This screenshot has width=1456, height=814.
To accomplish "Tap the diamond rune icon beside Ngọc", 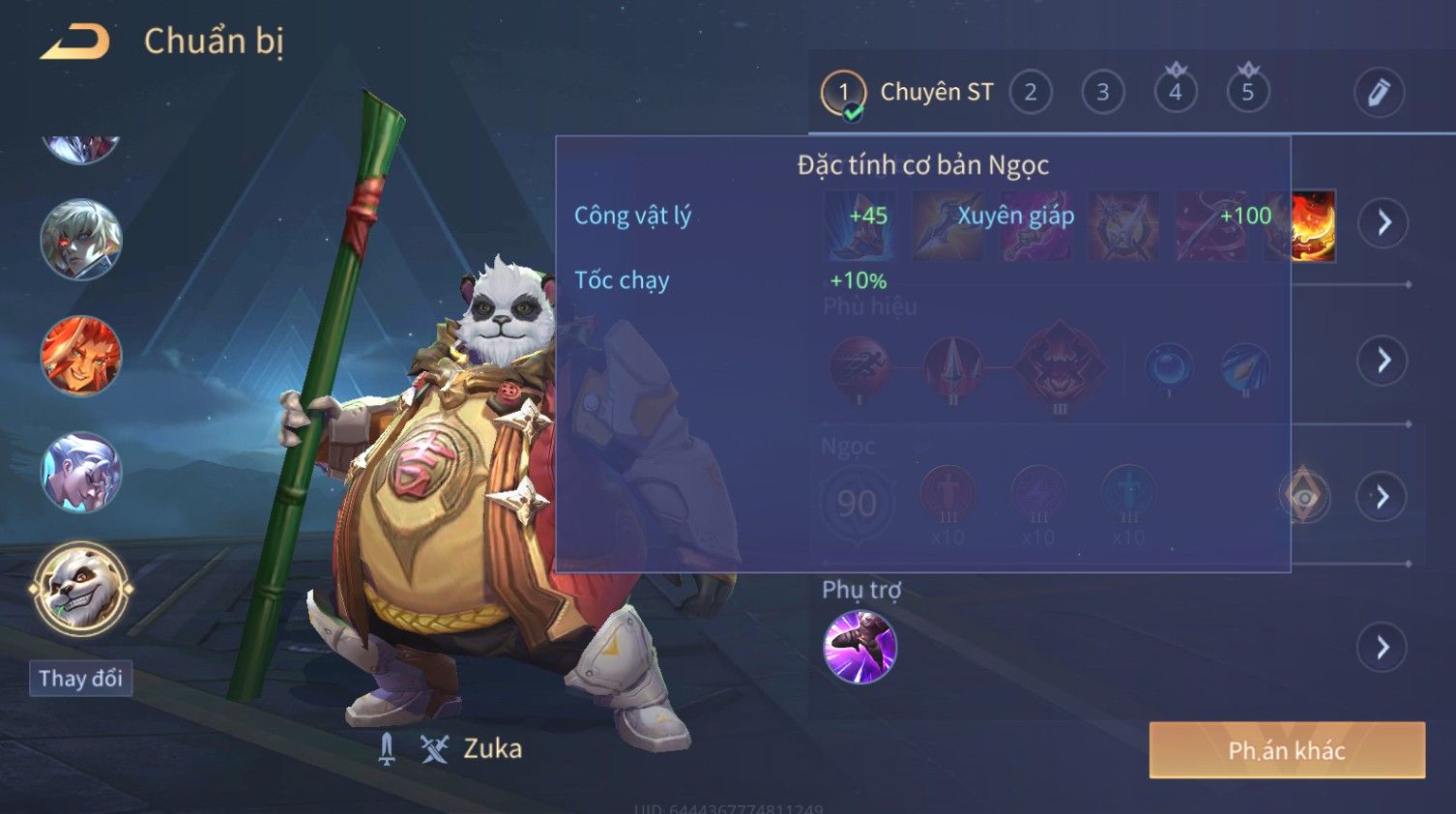I will click(1304, 497).
